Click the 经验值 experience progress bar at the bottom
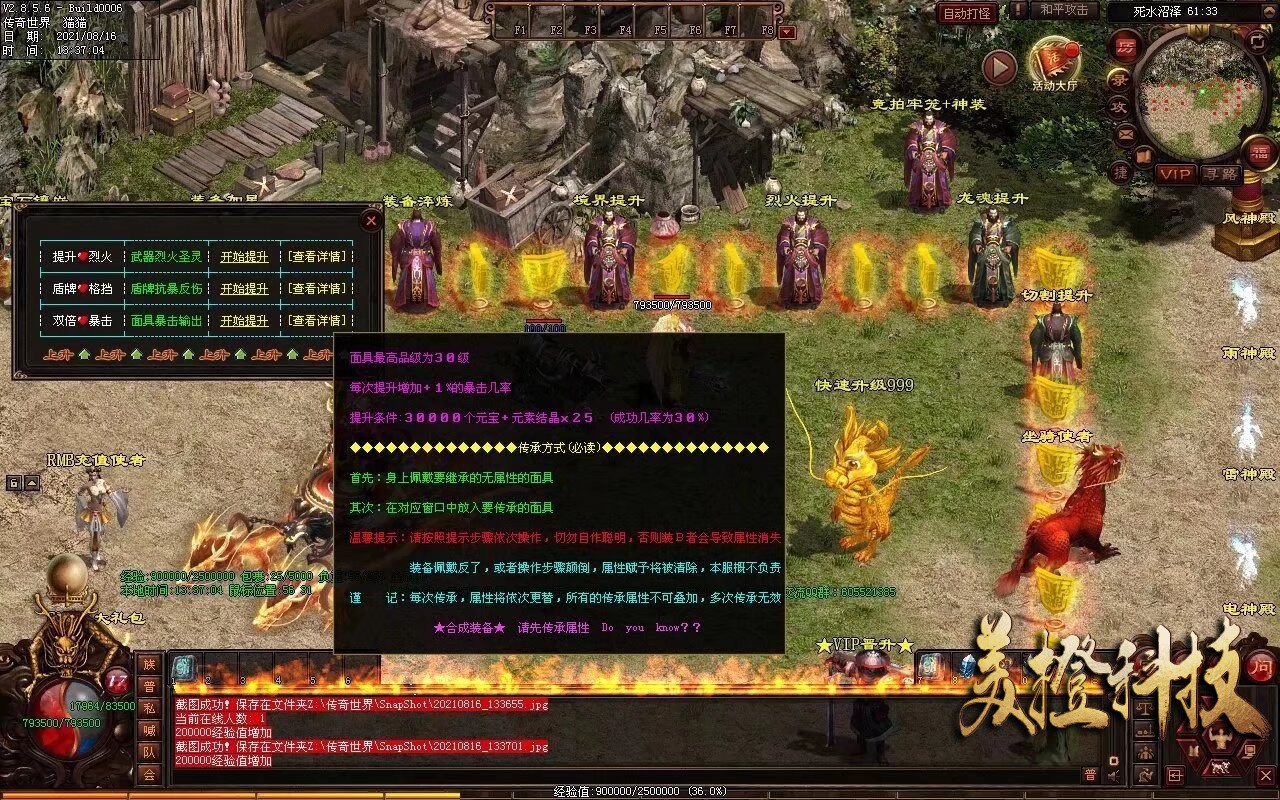The width and height of the screenshot is (1280, 800). pyautogui.click(x=650, y=790)
